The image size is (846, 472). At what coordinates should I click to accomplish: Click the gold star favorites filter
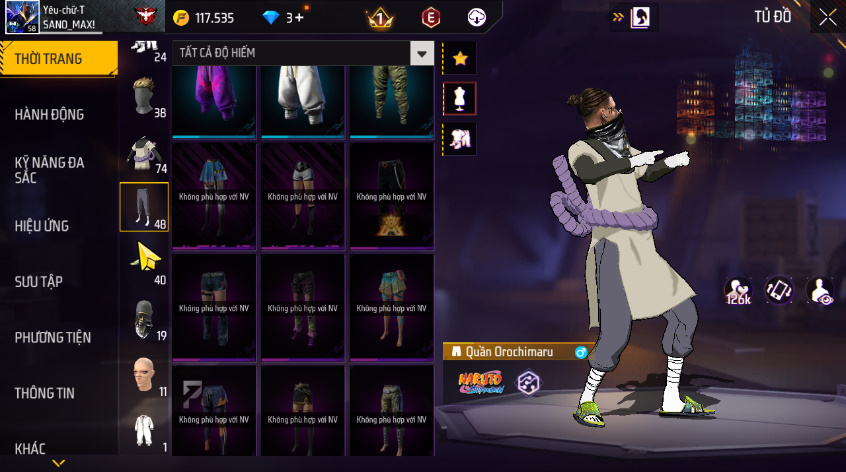click(460, 59)
